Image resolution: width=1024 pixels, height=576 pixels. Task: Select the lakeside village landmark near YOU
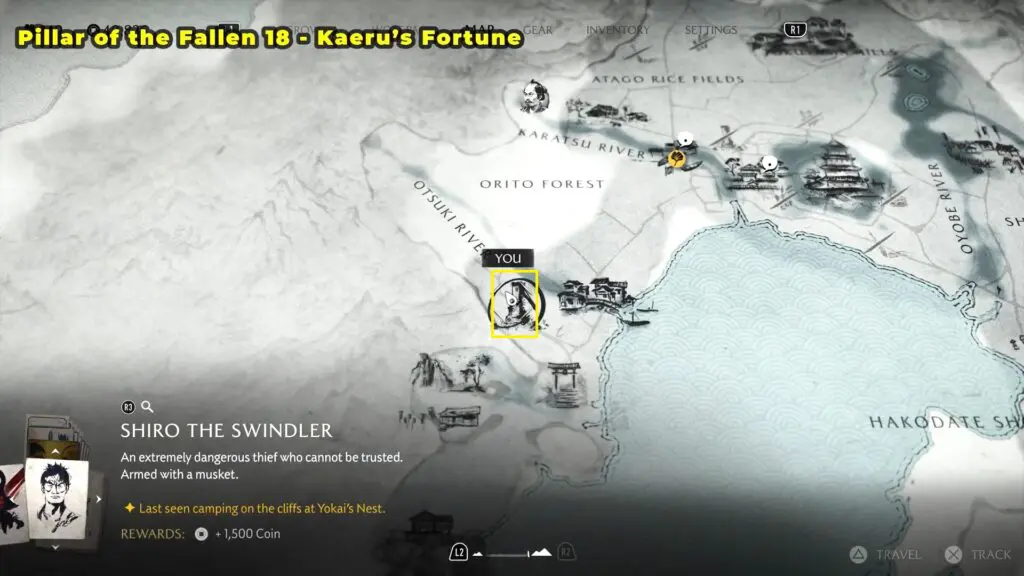click(594, 296)
